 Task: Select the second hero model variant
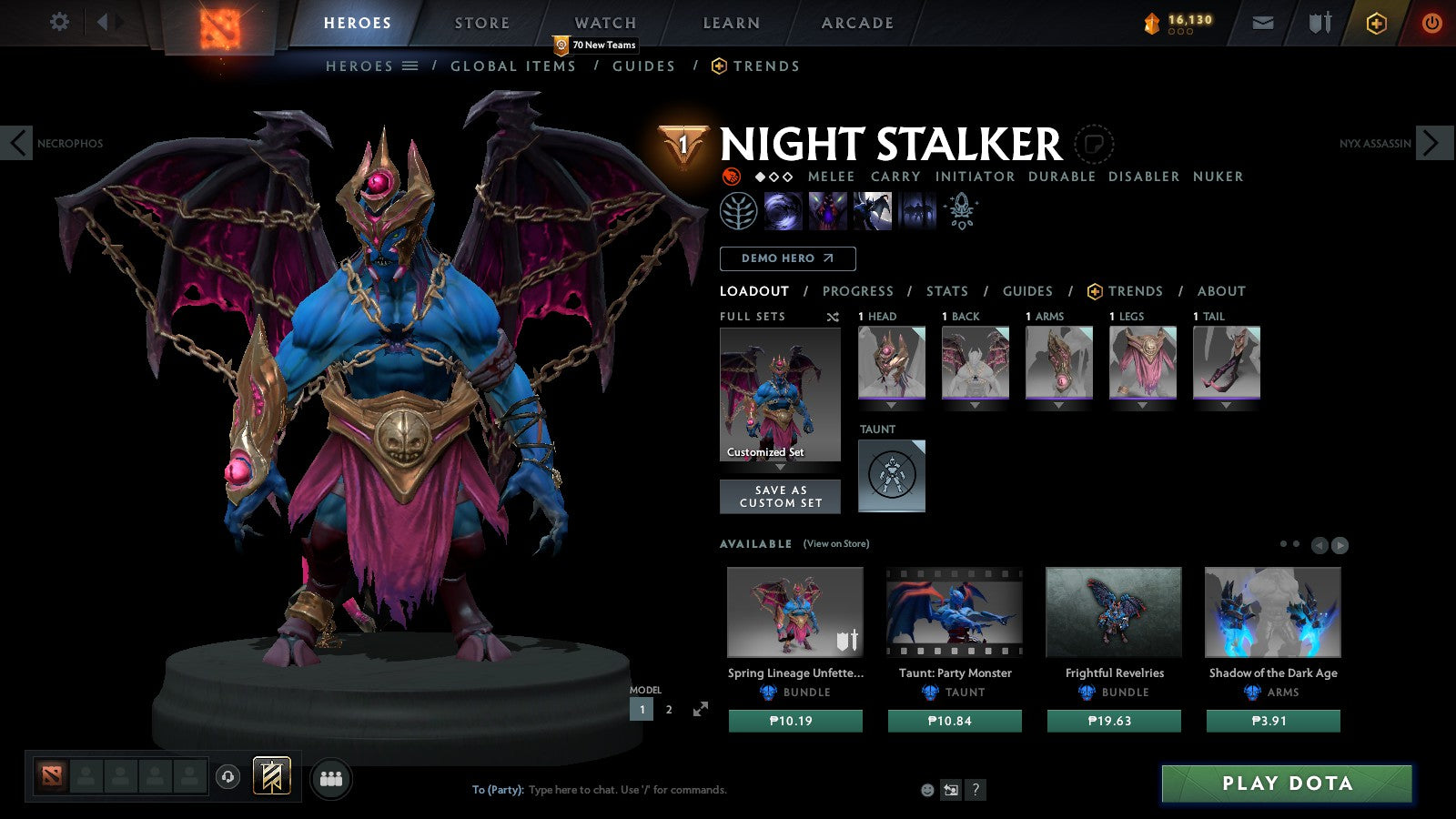(x=668, y=709)
